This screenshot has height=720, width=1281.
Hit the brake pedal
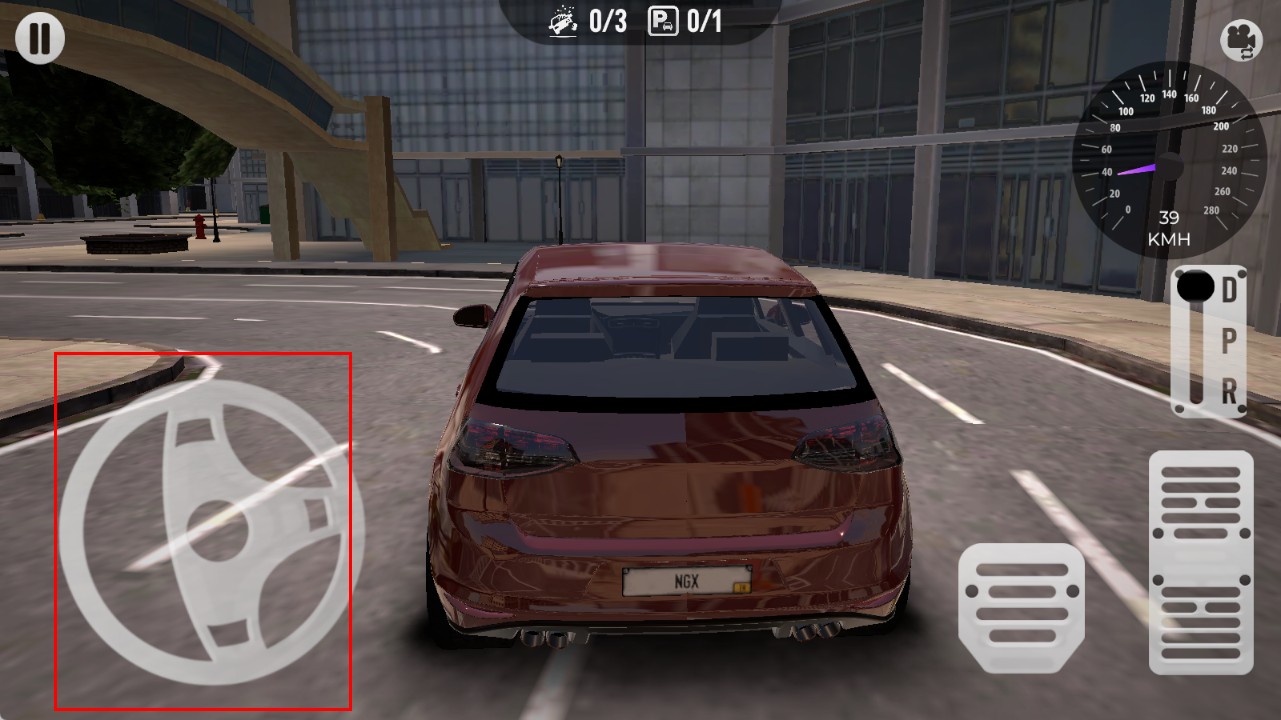tap(1020, 607)
